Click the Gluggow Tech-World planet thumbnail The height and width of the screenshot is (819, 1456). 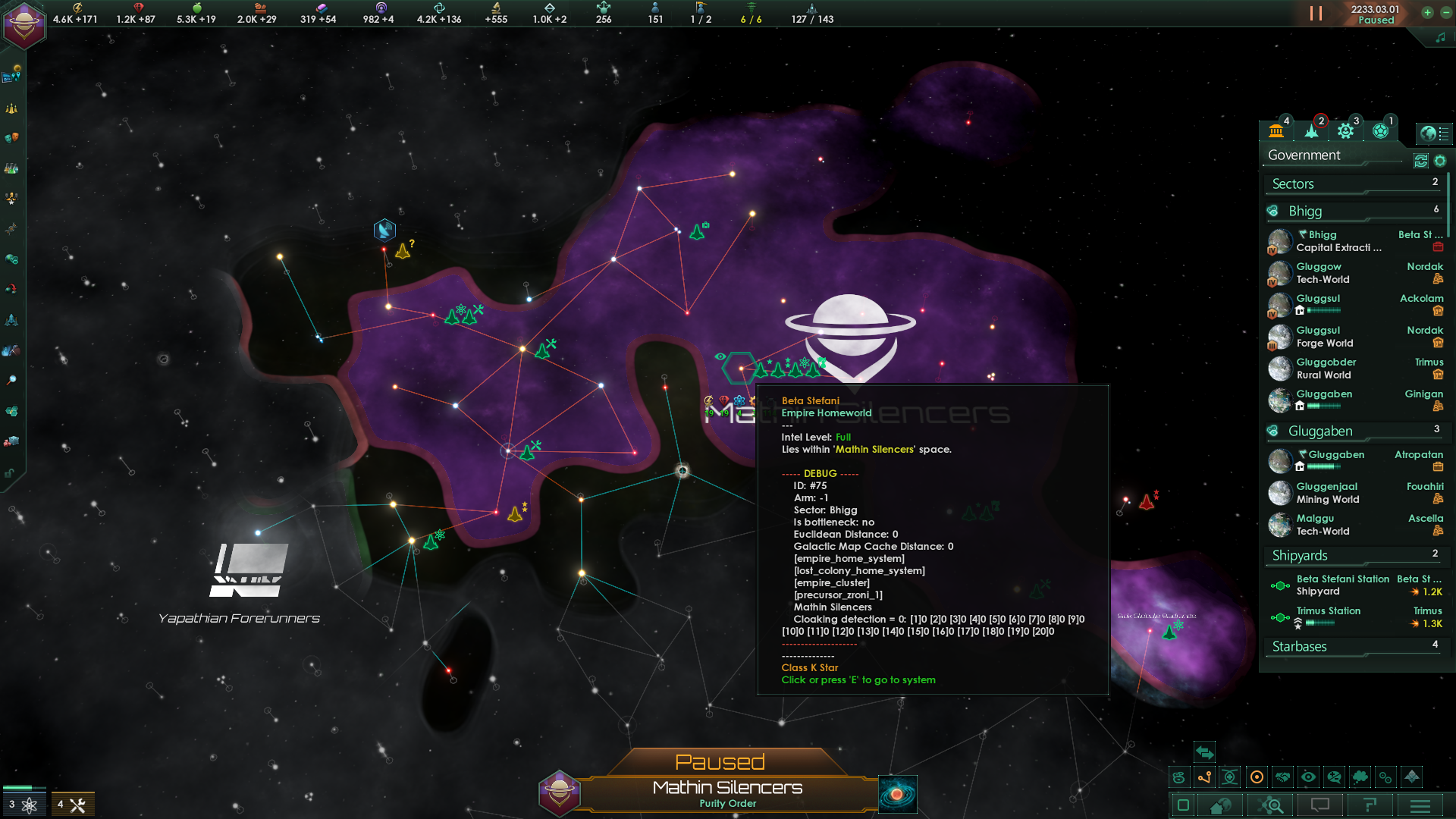(1281, 273)
